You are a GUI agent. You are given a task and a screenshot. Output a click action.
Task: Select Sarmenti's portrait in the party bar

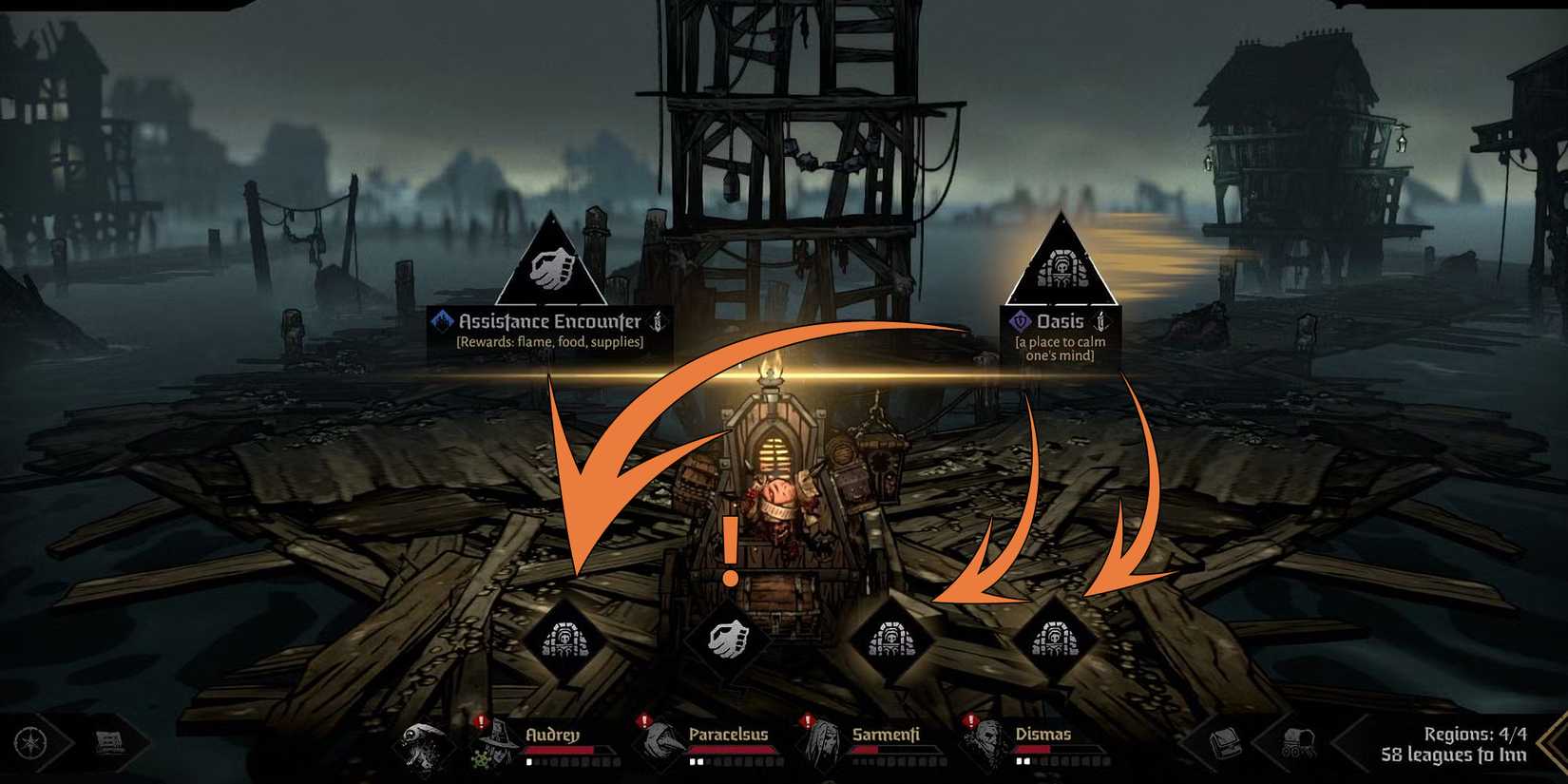click(x=823, y=745)
